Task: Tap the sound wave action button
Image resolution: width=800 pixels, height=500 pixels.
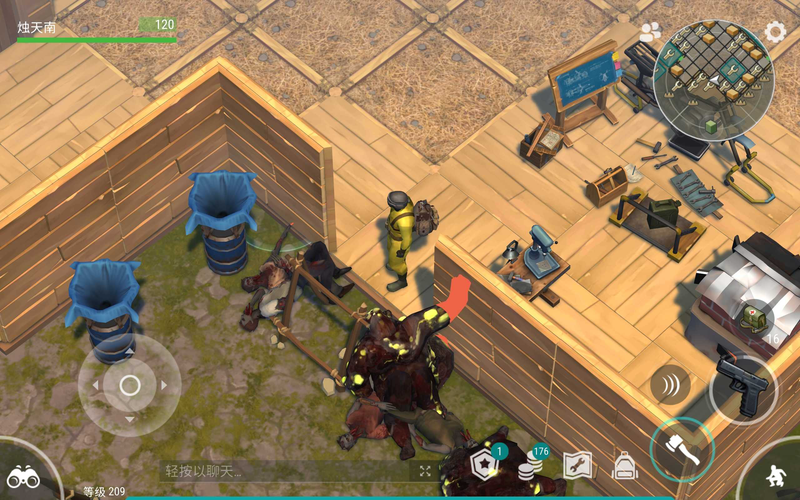Action: pyautogui.click(x=669, y=384)
